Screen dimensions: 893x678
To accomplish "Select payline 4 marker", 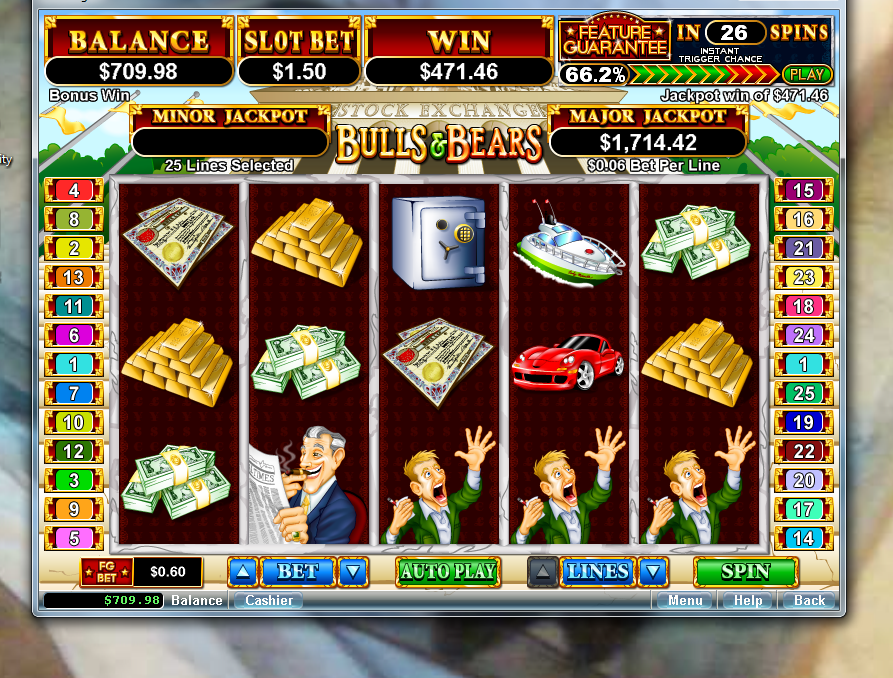I will pyautogui.click(x=73, y=190).
